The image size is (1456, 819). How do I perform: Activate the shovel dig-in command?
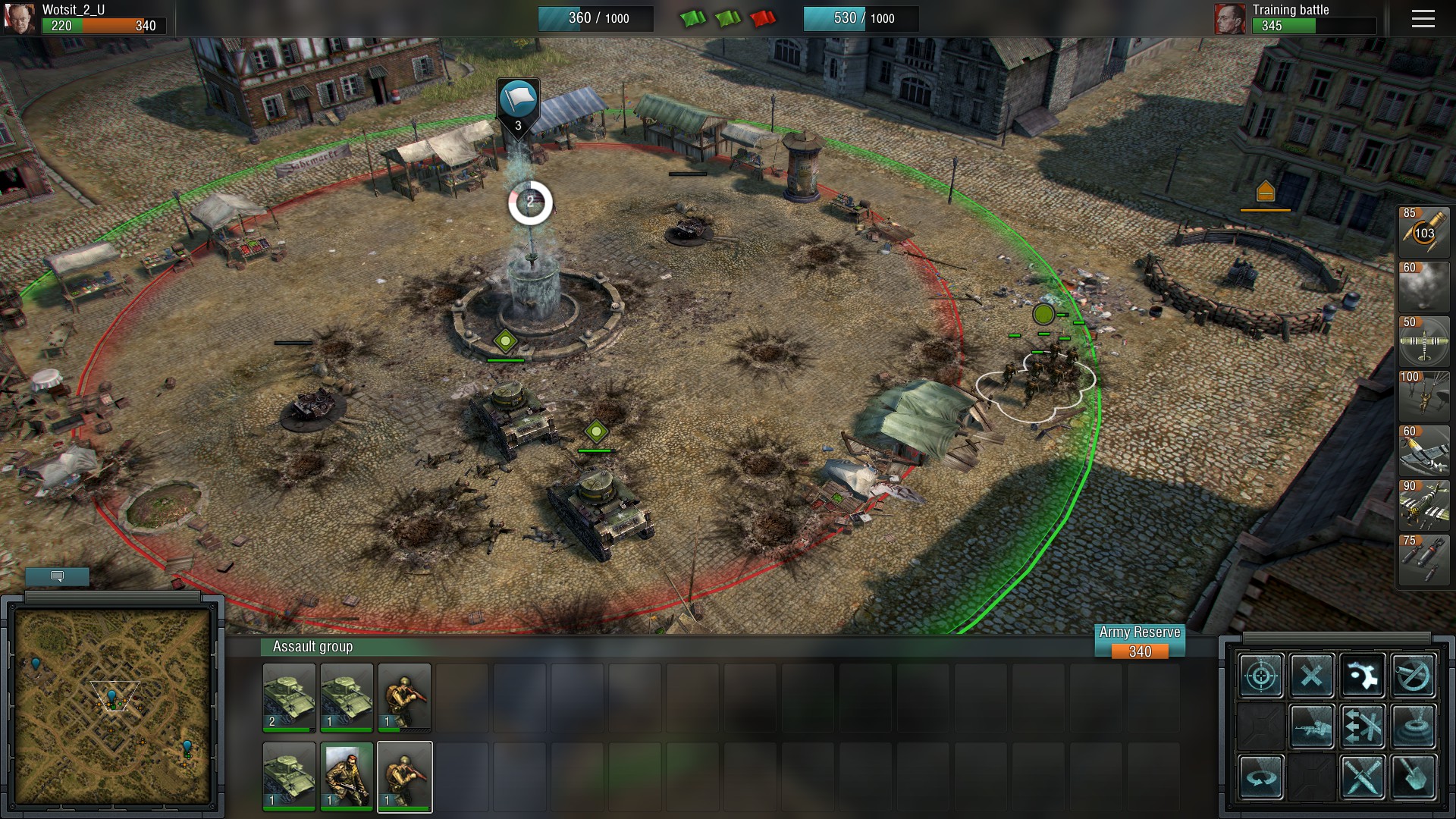1414,777
